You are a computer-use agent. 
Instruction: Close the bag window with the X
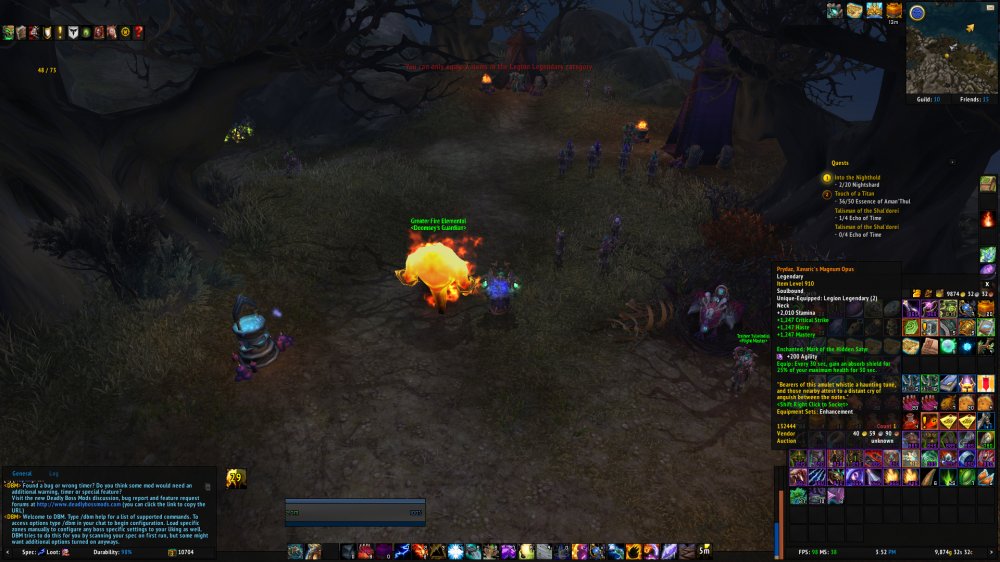coord(986,284)
